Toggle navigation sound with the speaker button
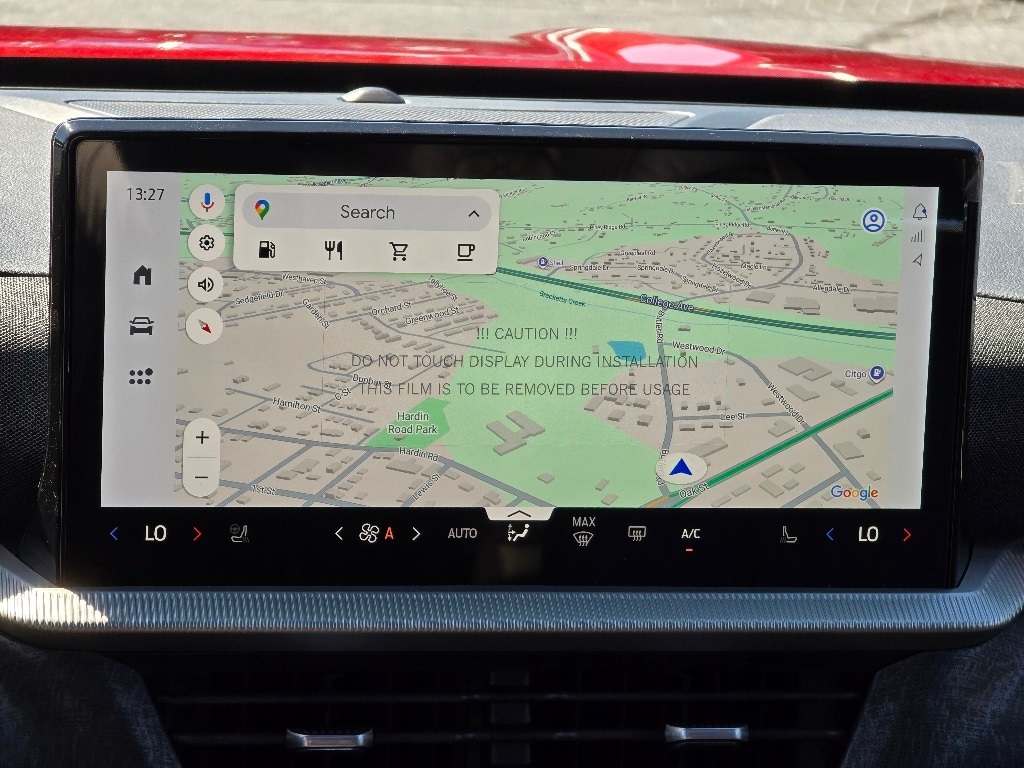 [x=205, y=284]
